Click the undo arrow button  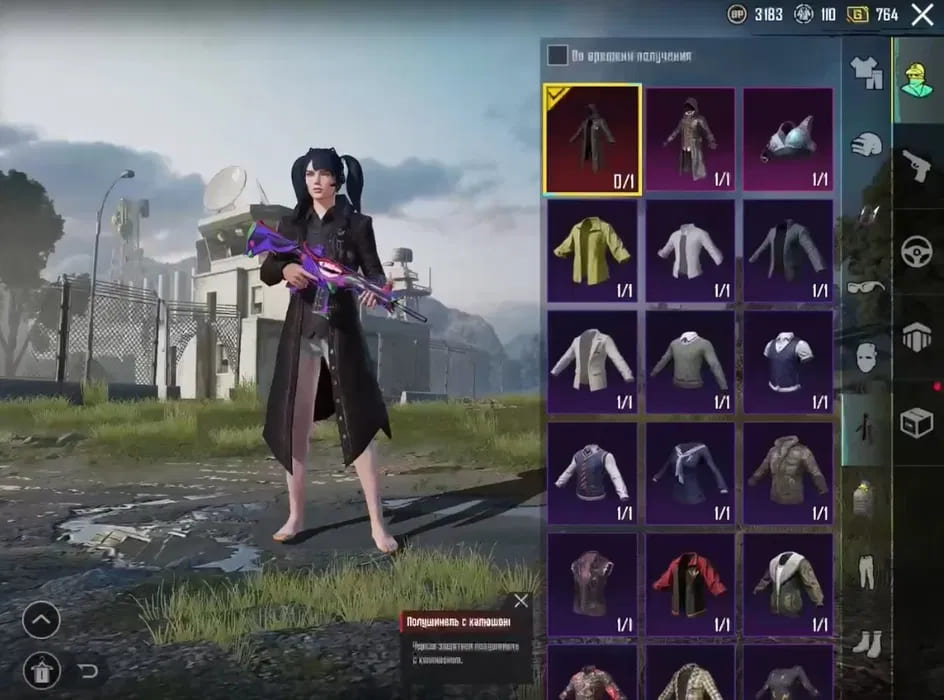point(88,669)
